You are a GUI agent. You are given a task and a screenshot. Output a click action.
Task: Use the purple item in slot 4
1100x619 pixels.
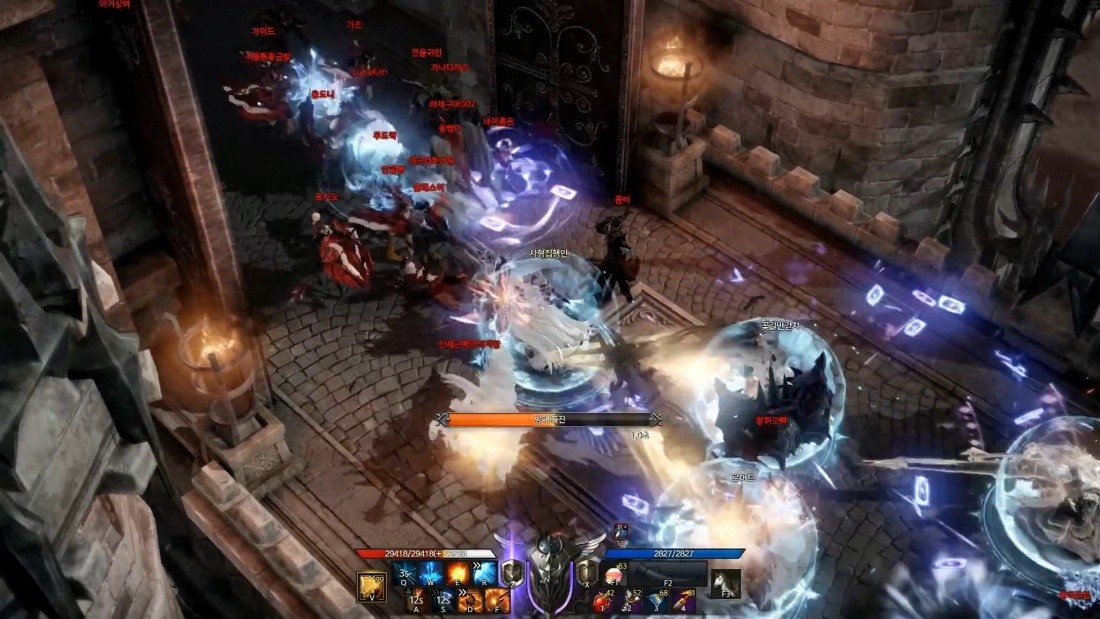point(684,600)
